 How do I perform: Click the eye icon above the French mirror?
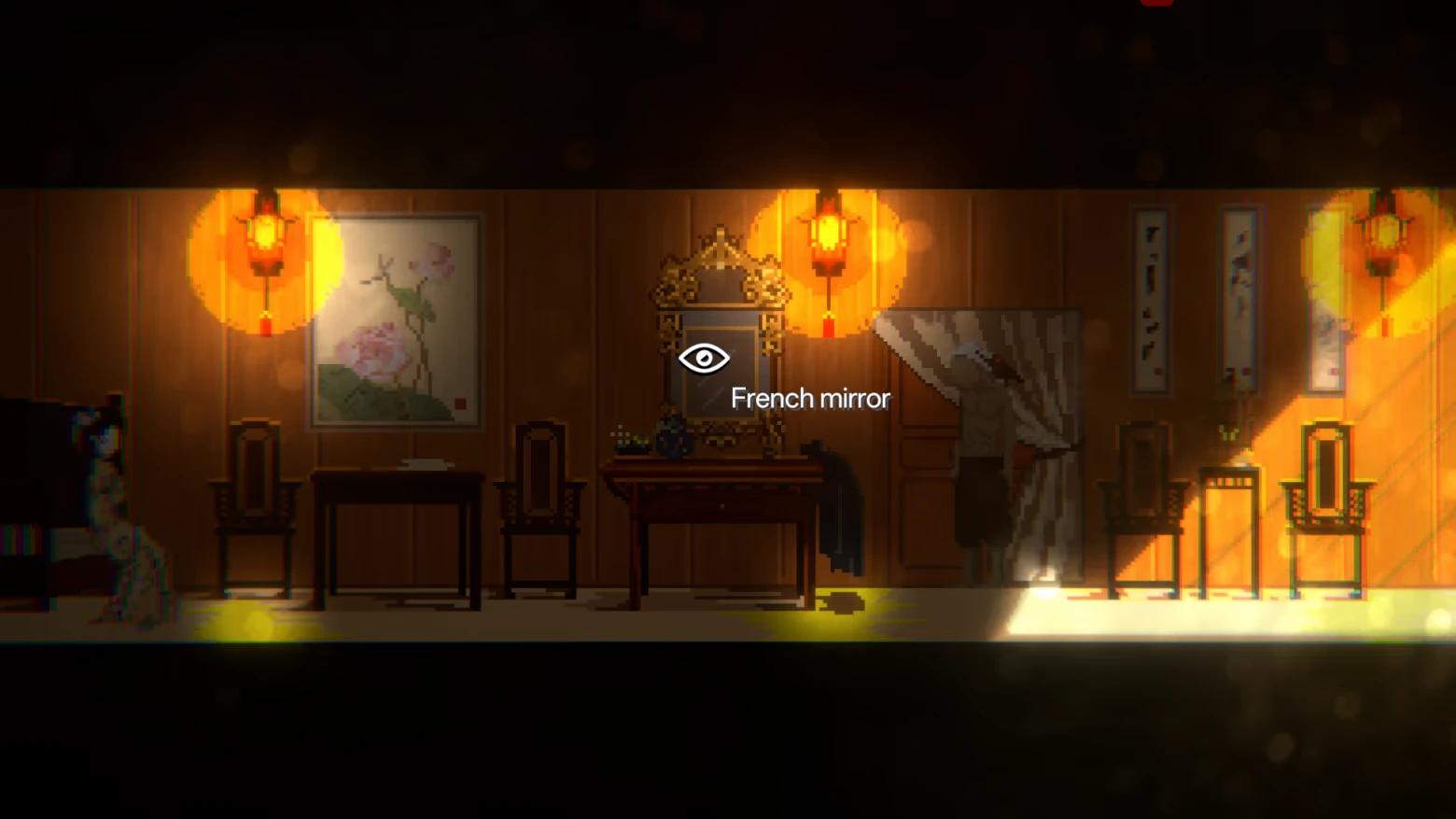[705, 358]
